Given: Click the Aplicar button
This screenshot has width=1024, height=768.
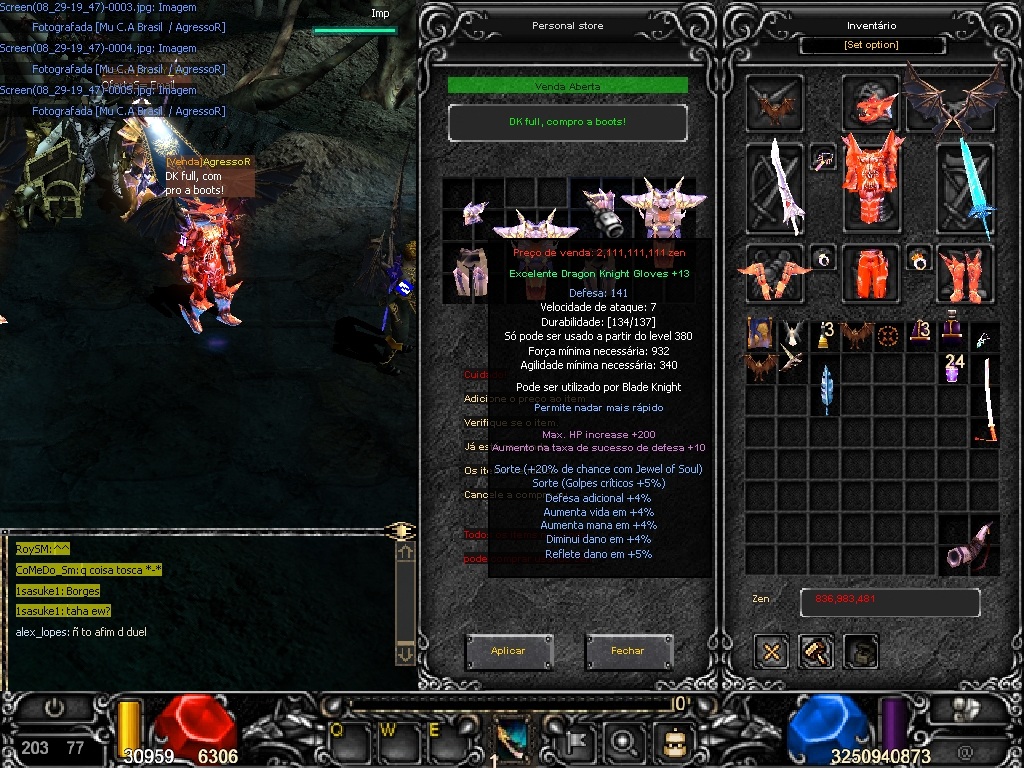Looking at the screenshot, I should [x=508, y=651].
